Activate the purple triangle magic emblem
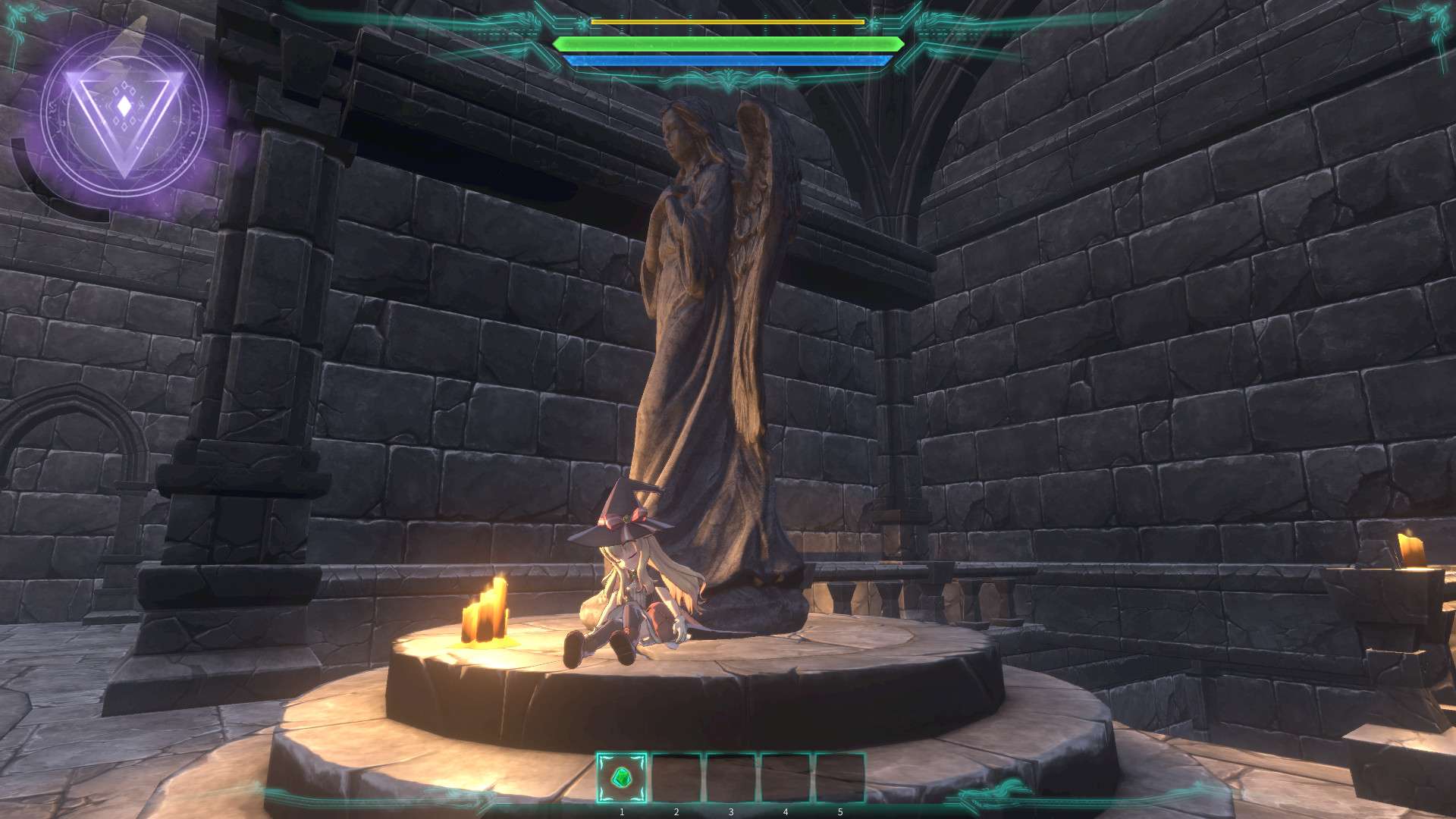Viewport: 1456px width, 819px height. pos(124,114)
